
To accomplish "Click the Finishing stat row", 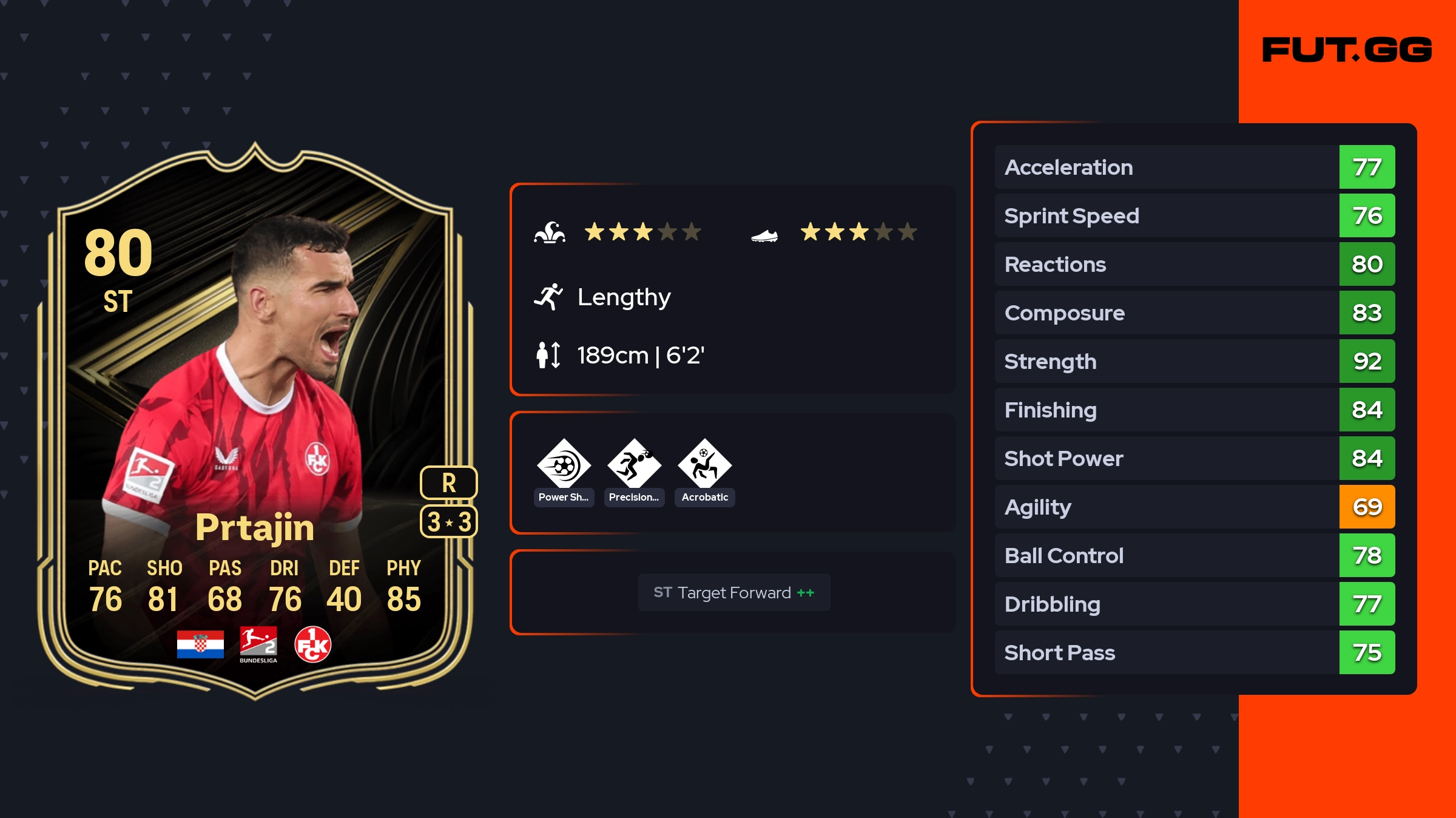I will 1195,410.
